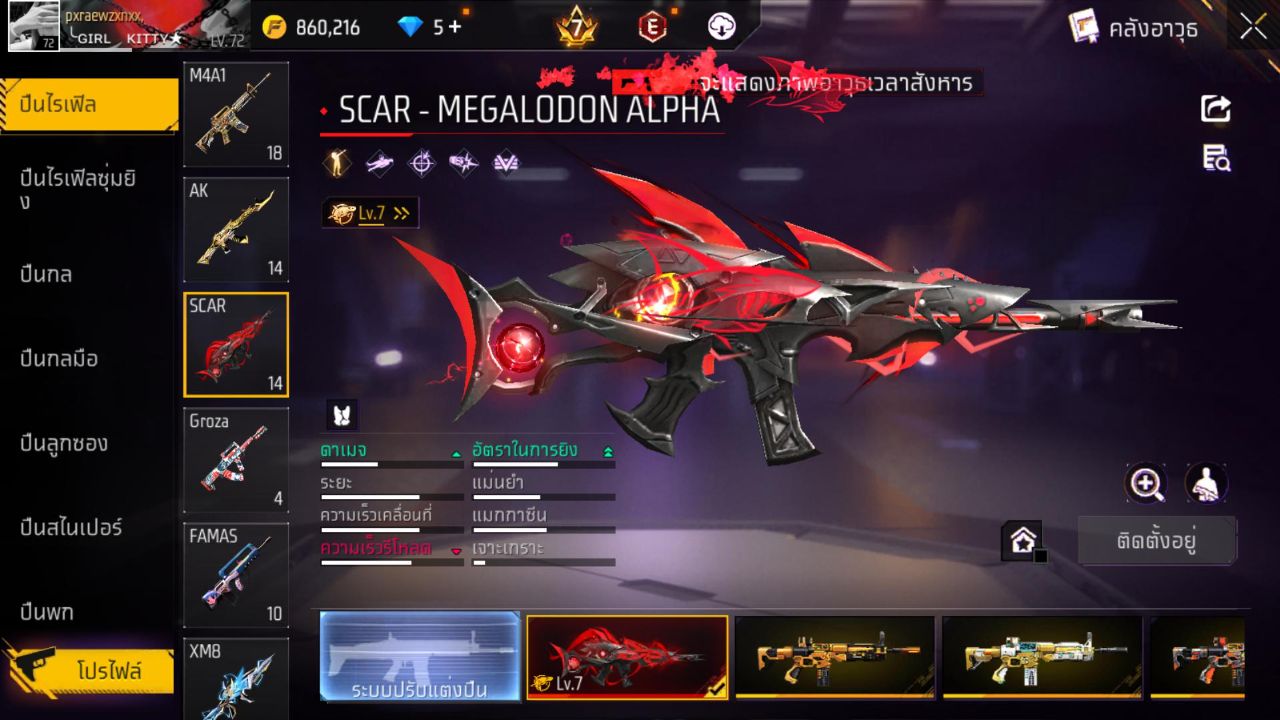Select the prone pose stat icon
The height and width of the screenshot is (720, 1280).
(378, 162)
